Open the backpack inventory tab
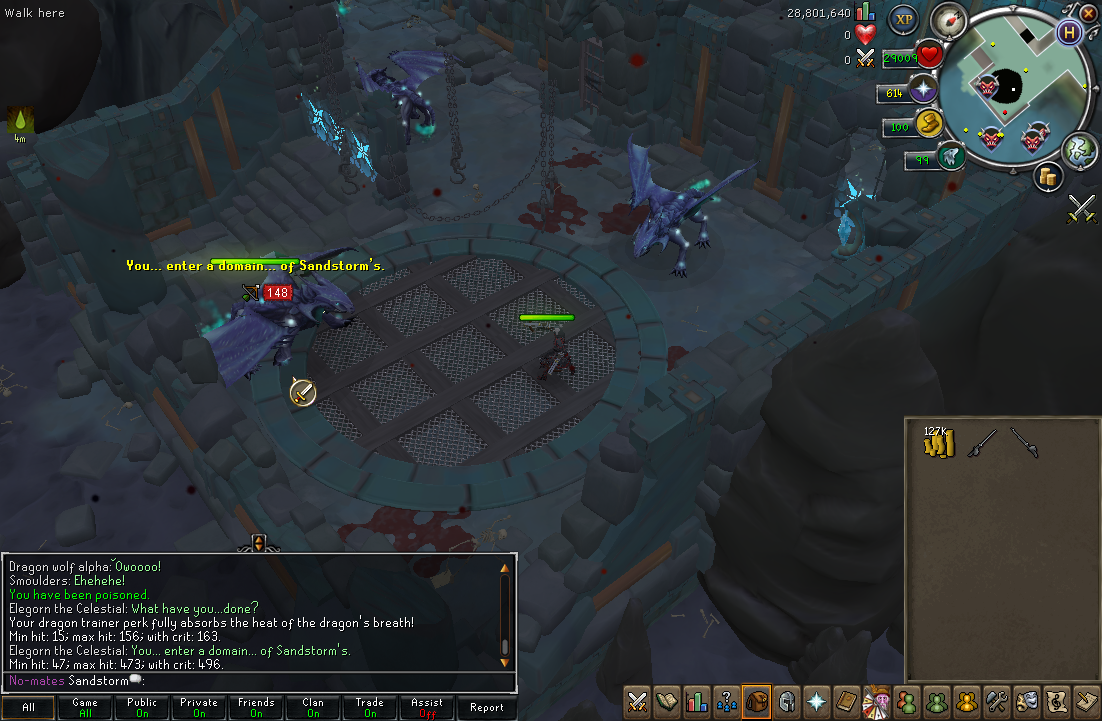This screenshot has height=721, width=1102. click(757, 701)
